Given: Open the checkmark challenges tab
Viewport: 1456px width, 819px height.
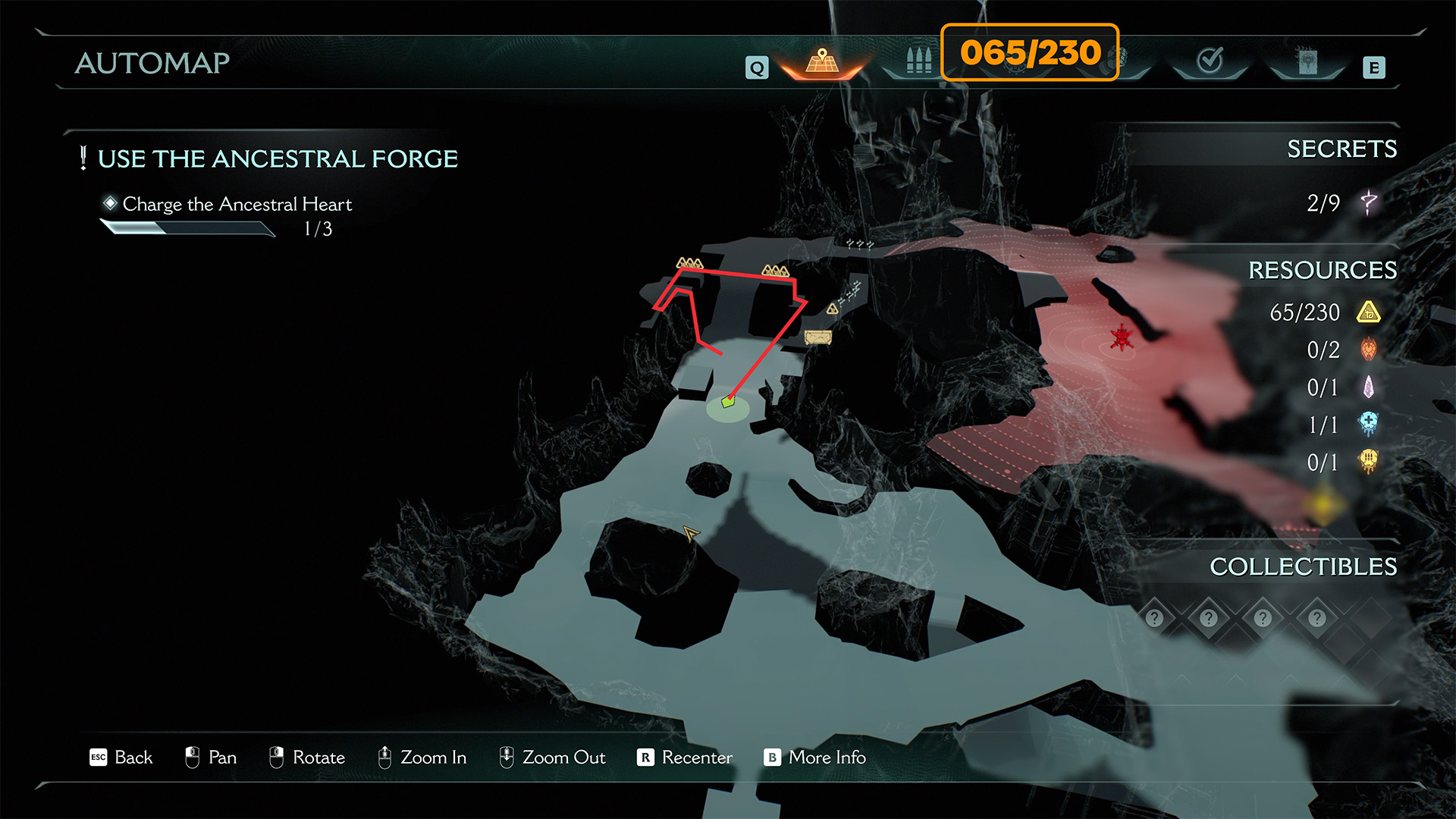Looking at the screenshot, I should tap(1210, 61).
